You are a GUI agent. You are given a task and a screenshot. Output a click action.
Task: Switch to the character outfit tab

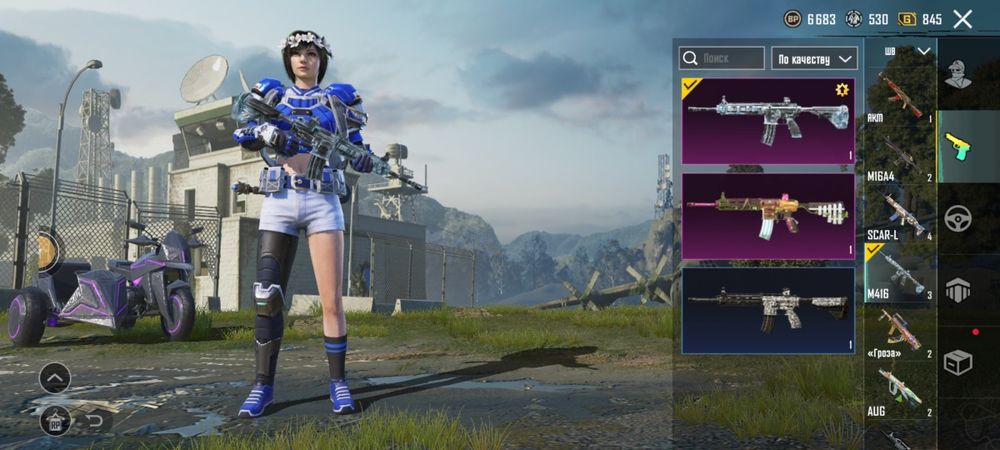pyautogui.click(x=958, y=74)
